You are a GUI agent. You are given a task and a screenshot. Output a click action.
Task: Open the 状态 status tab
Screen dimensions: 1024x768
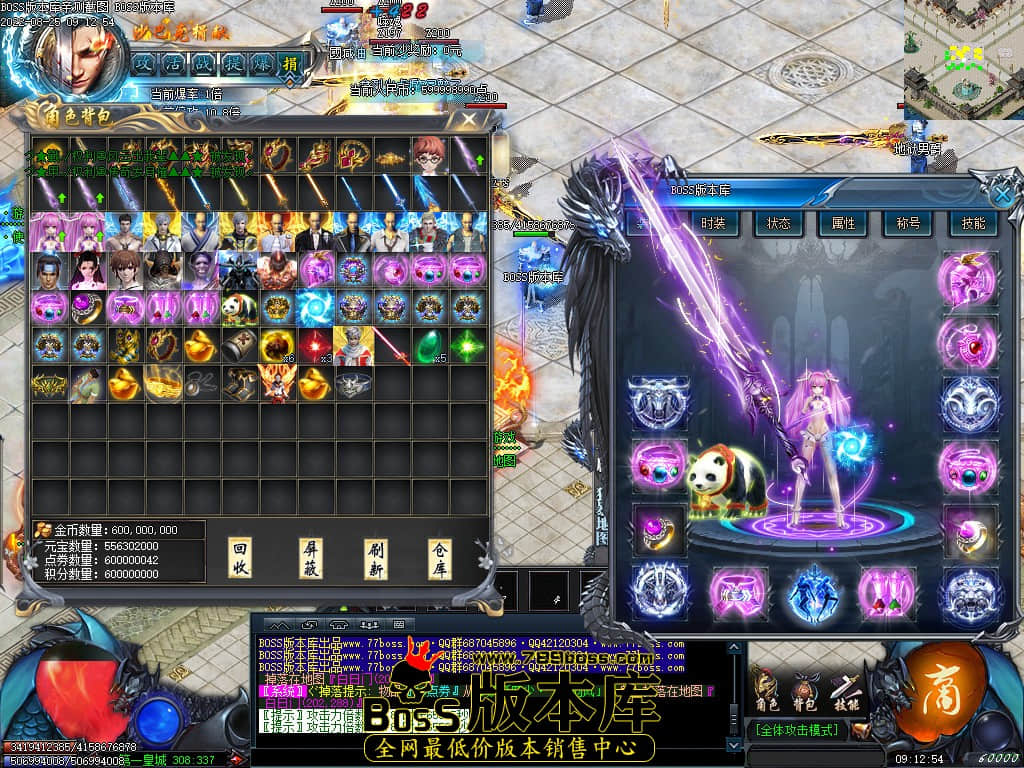[x=778, y=223]
